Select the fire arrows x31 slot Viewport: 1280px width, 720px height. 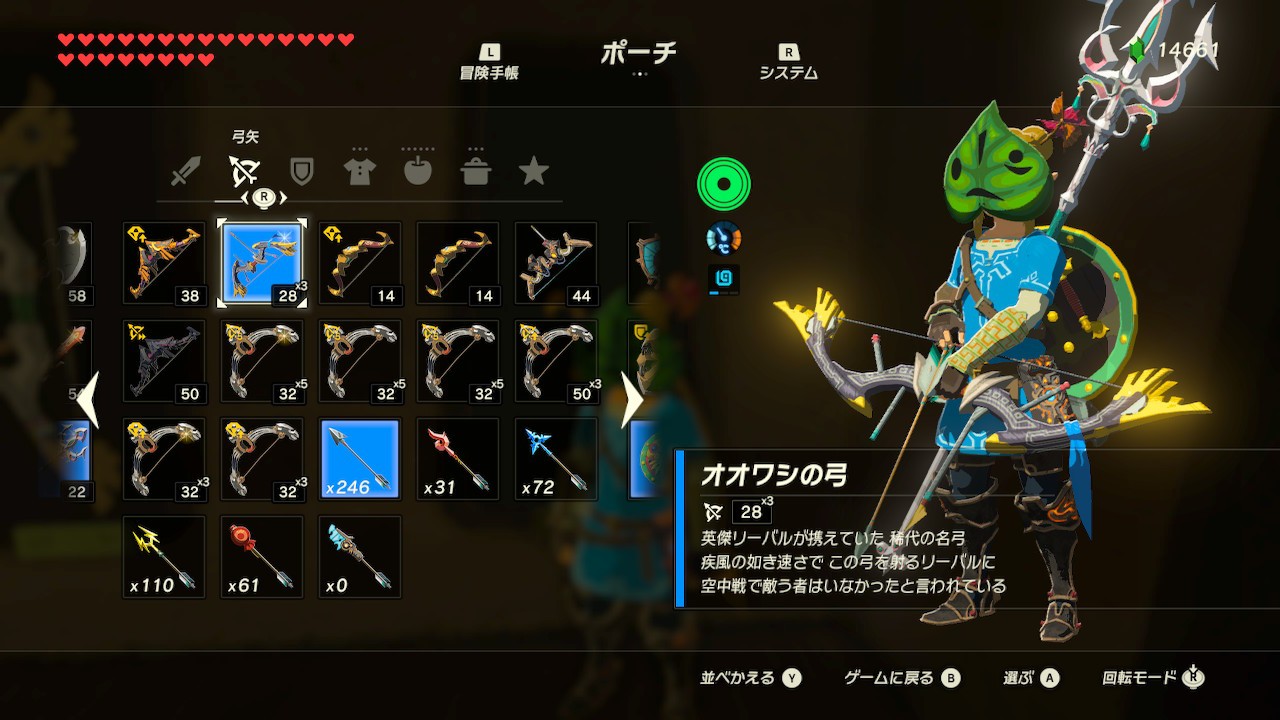click(x=457, y=459)
